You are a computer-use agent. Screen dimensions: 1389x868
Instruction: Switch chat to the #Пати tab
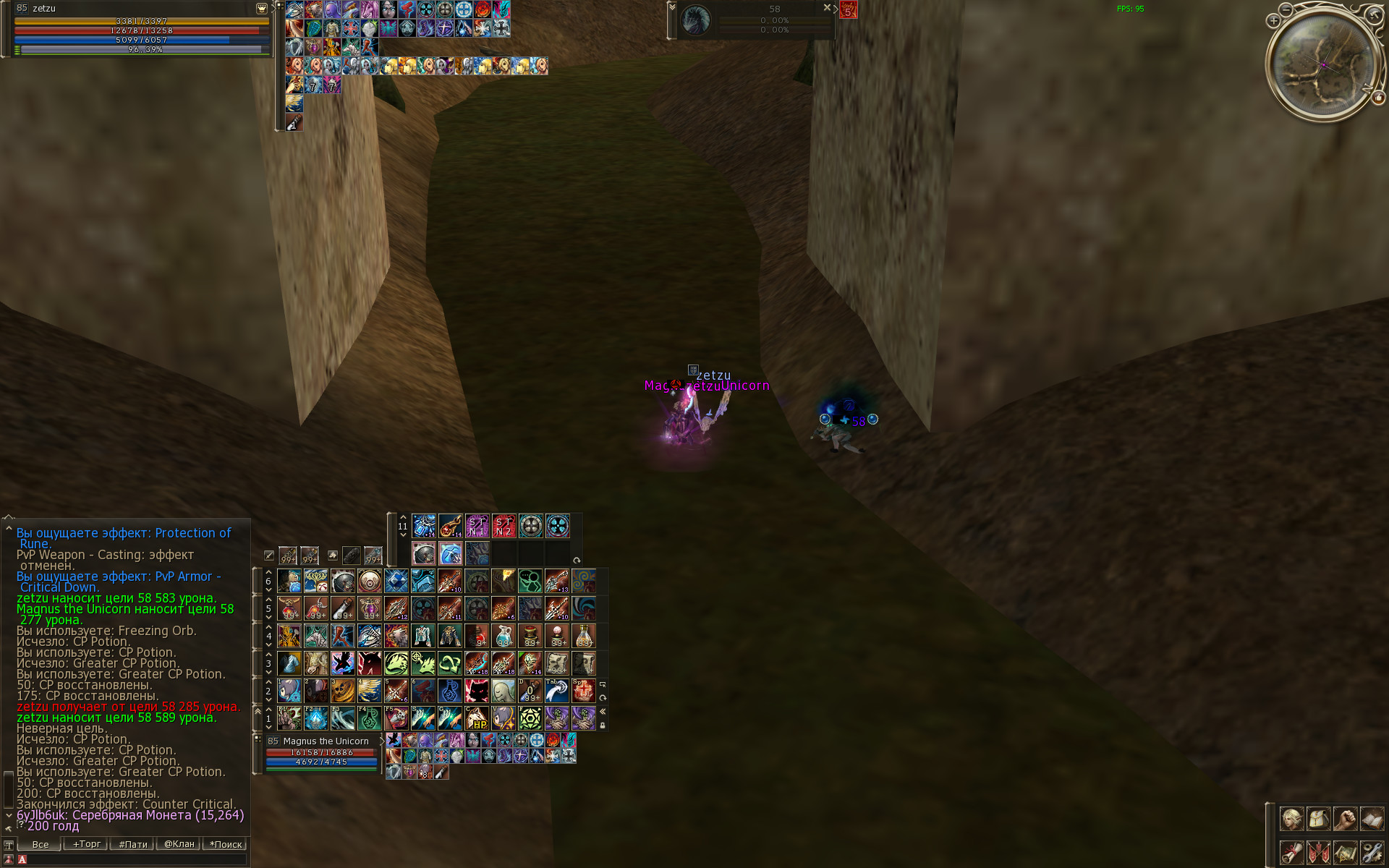132,844
